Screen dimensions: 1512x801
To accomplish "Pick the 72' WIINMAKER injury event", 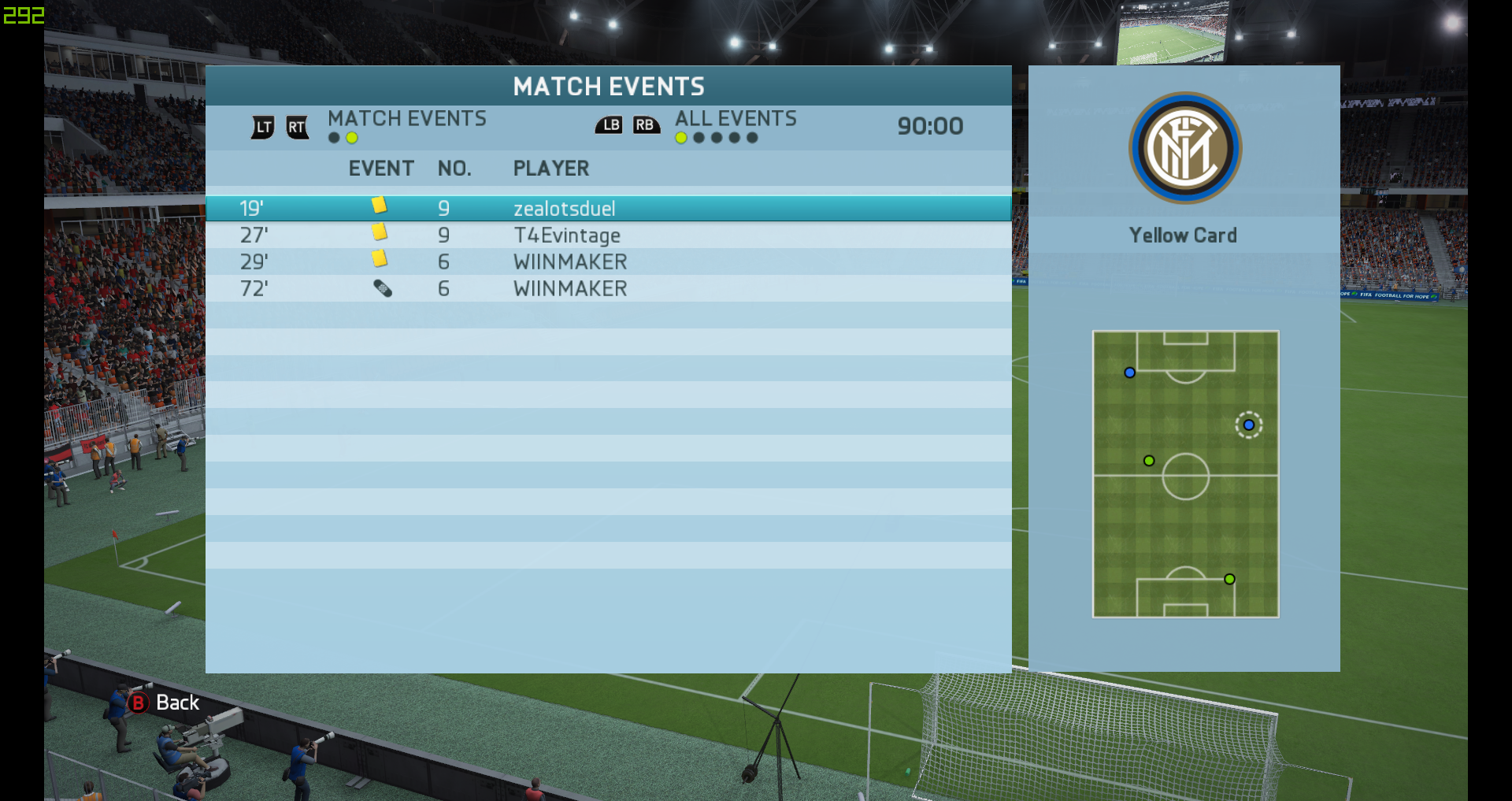I will (x=608, y=288).
